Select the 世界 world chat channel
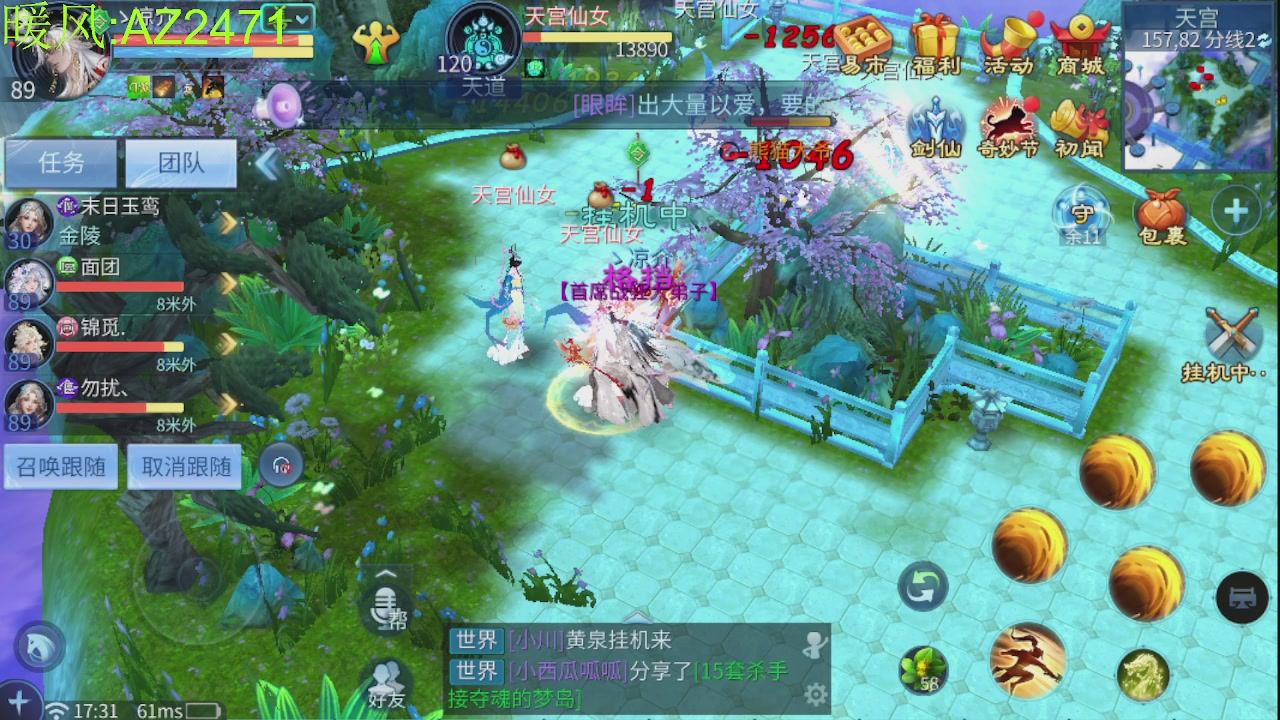Viewport: 1280px width, 720px height. coord(479,641)
